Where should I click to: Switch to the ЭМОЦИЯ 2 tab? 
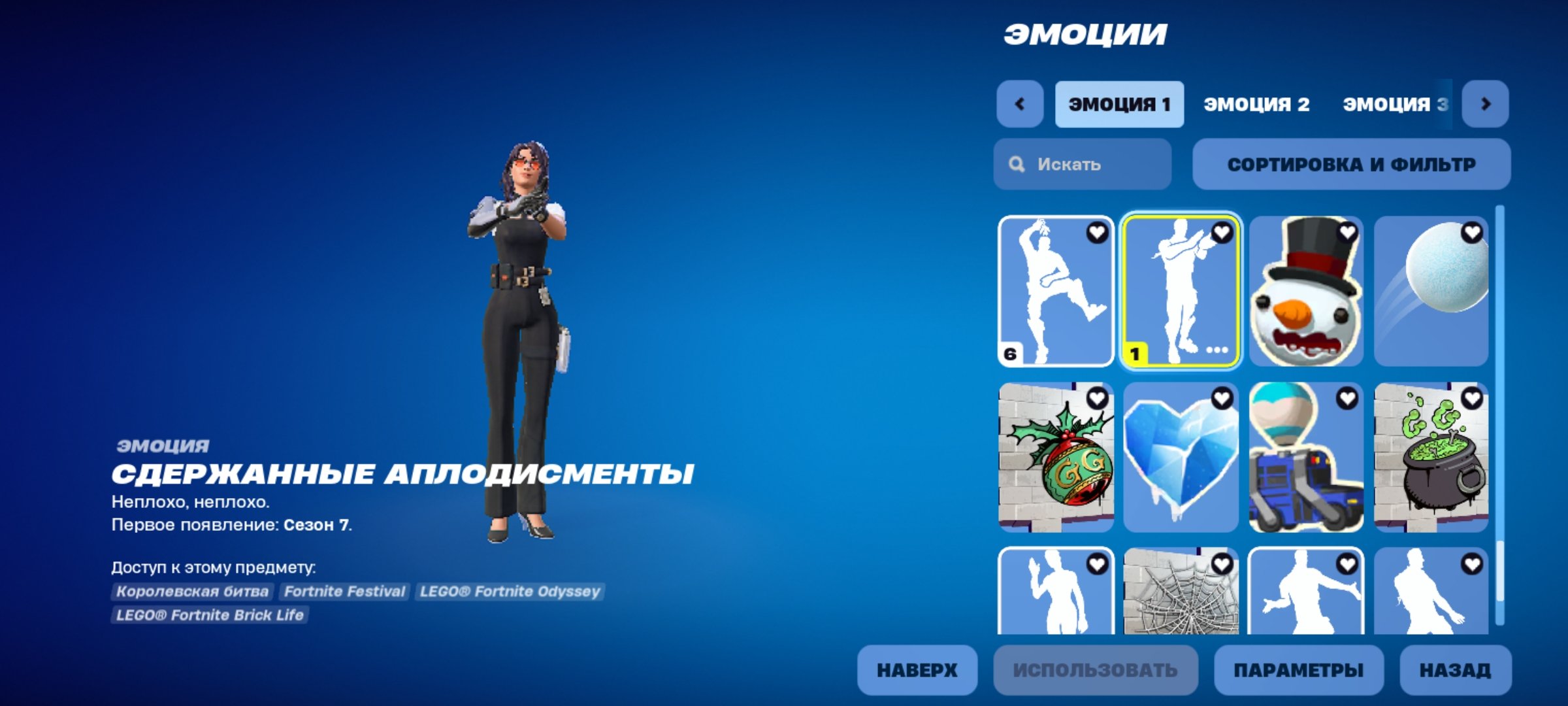1256,103
